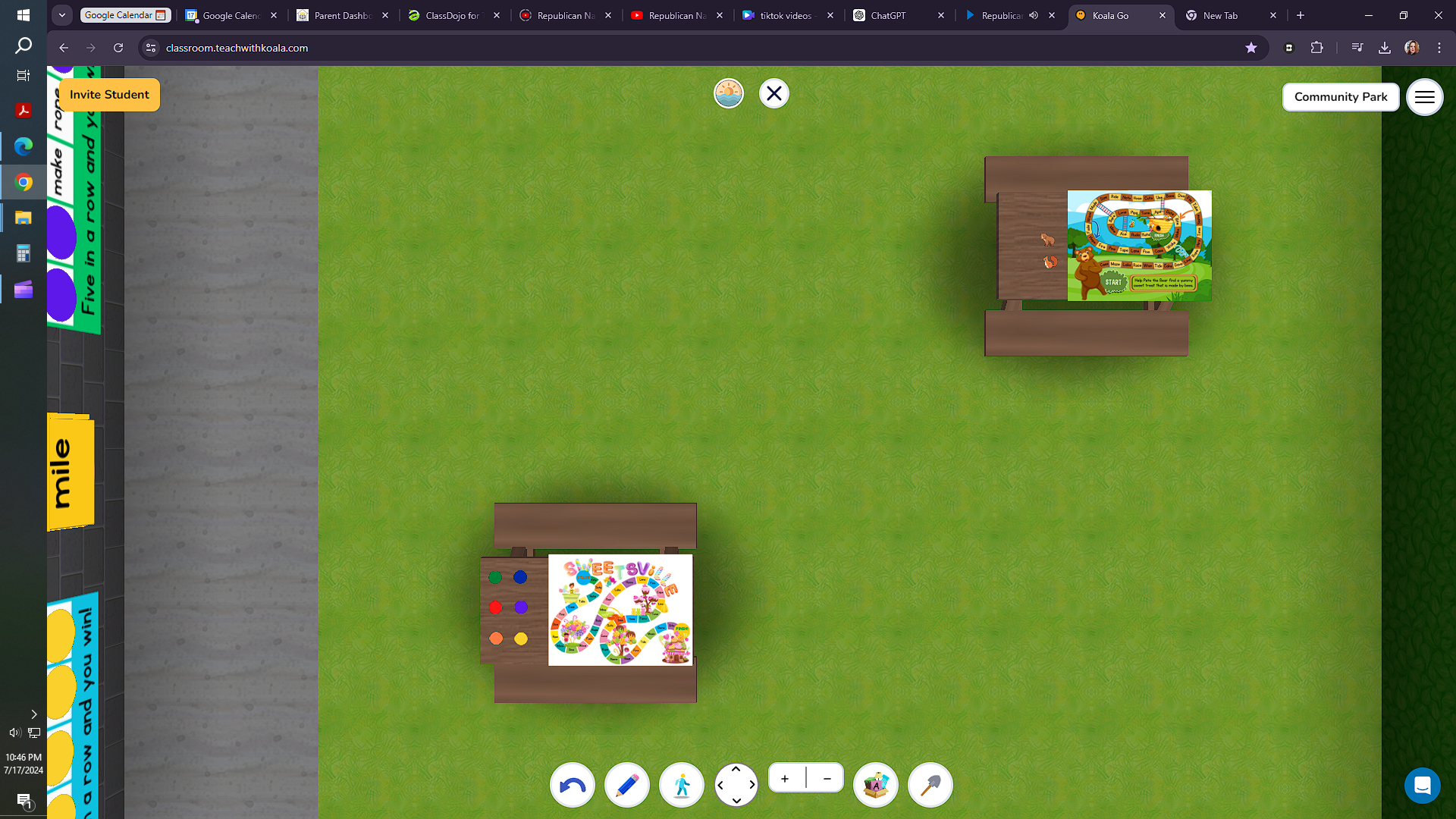Select the red paint swatch on the table
1456x819 pixels.
pyautogui.click(x=496, y=607)
